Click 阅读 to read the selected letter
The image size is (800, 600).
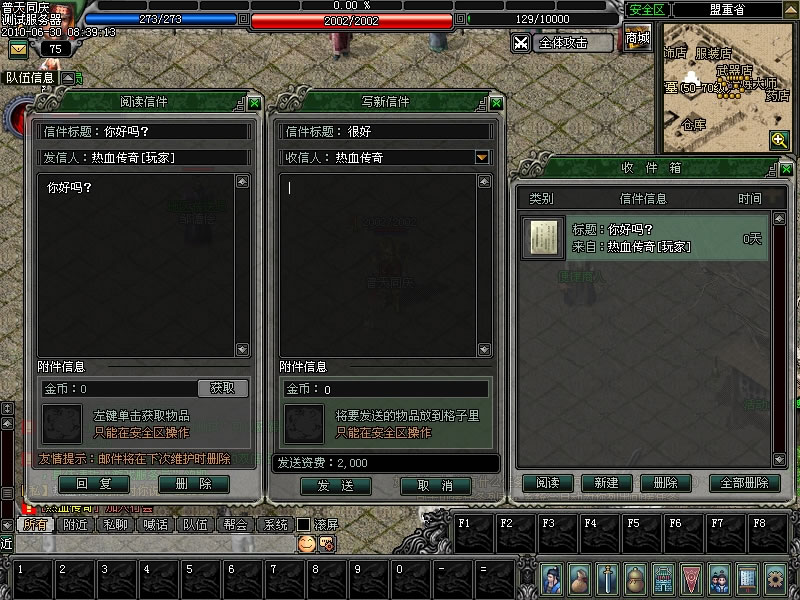[548, 482]
